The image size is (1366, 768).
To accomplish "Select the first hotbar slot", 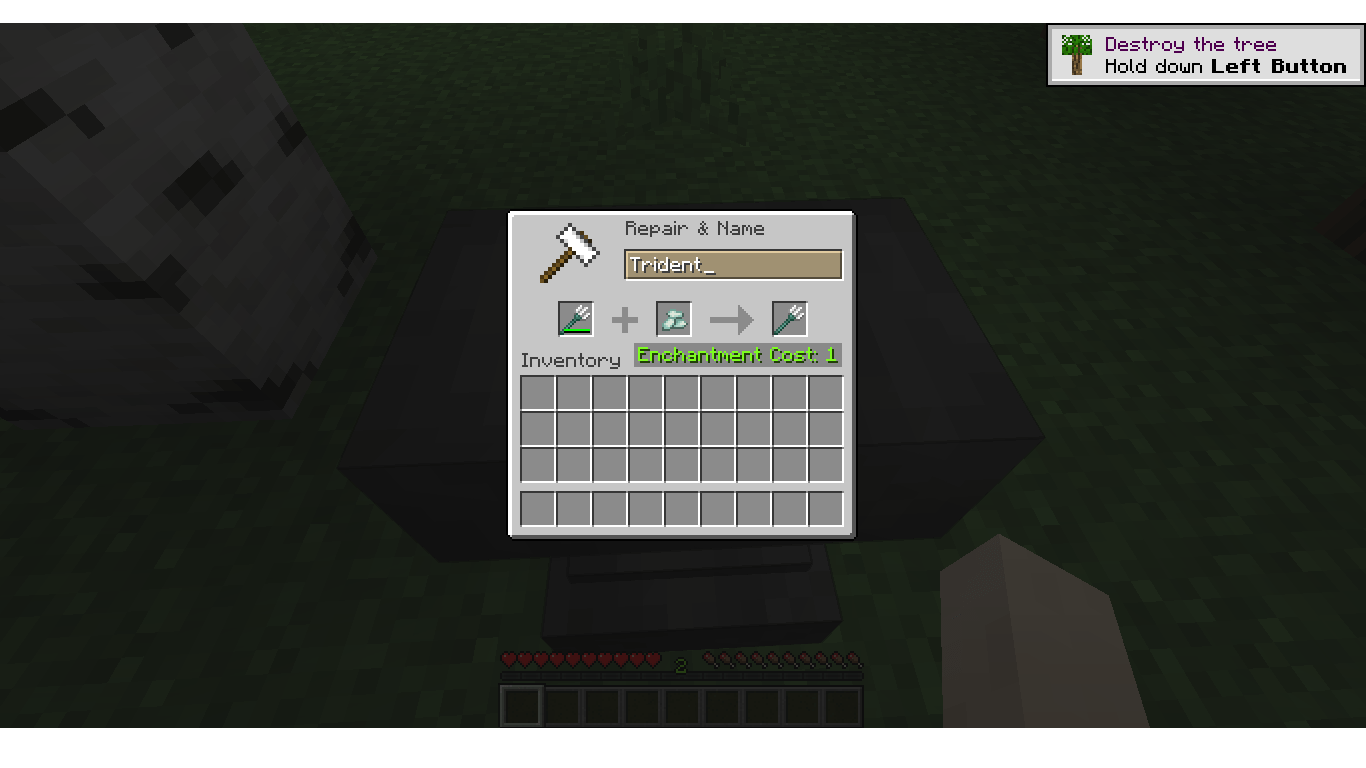I will pos(520,706).
